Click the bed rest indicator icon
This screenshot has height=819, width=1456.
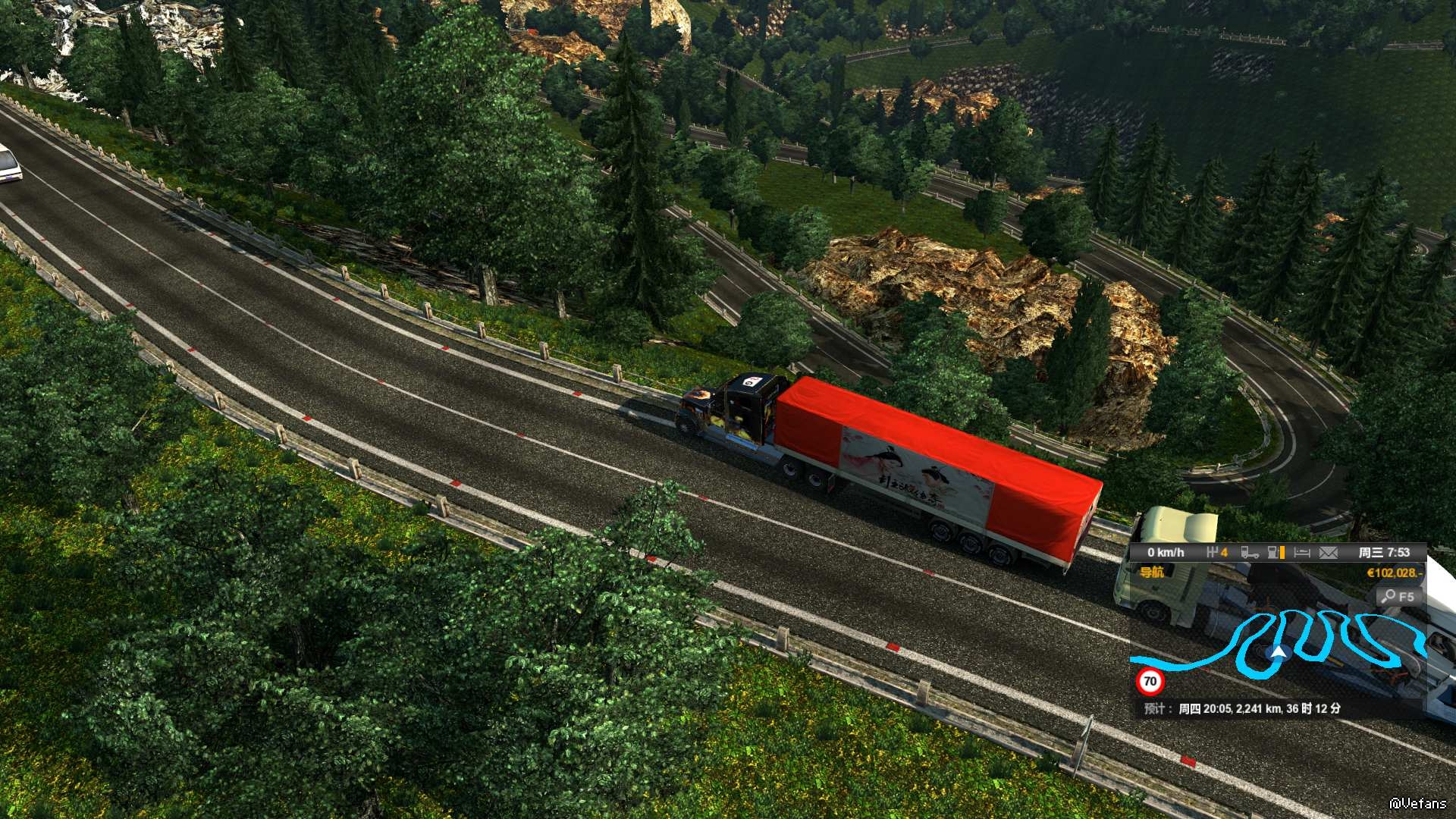pos(1301,553)
